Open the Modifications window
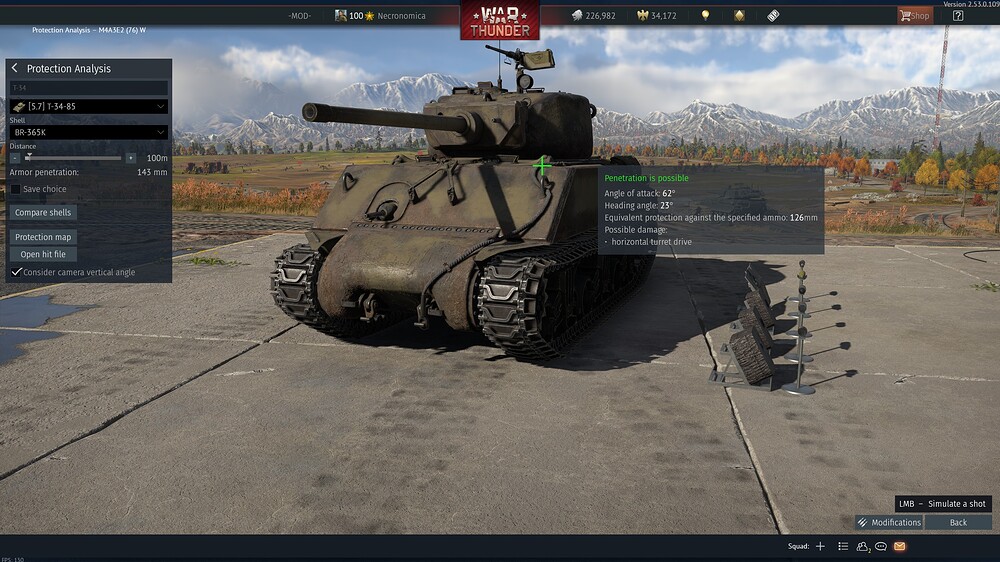 (x=889, y=522)
